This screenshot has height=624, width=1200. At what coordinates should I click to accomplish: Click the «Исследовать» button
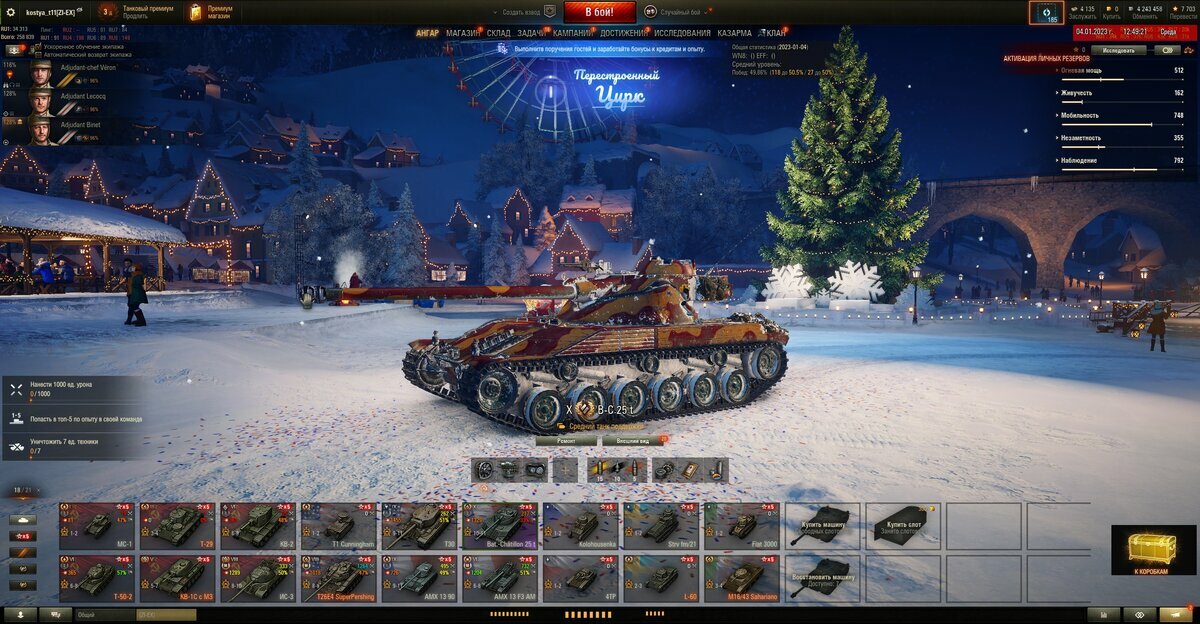(x=1118, y=49)
